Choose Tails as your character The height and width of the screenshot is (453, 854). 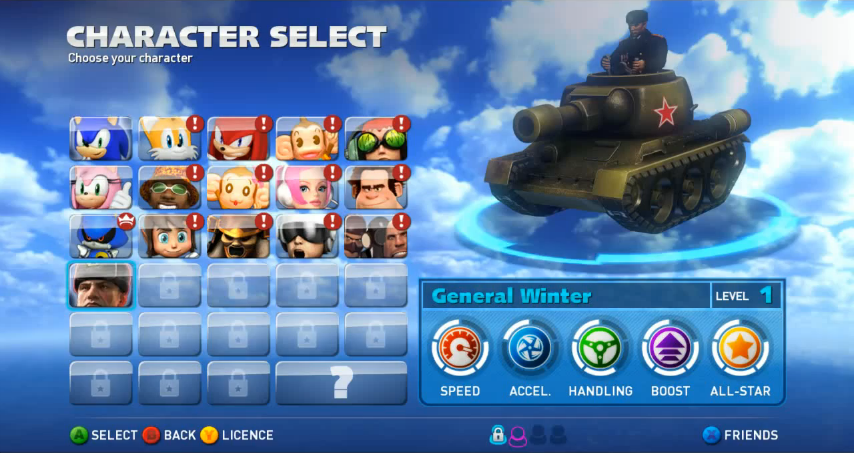point(169,138)
